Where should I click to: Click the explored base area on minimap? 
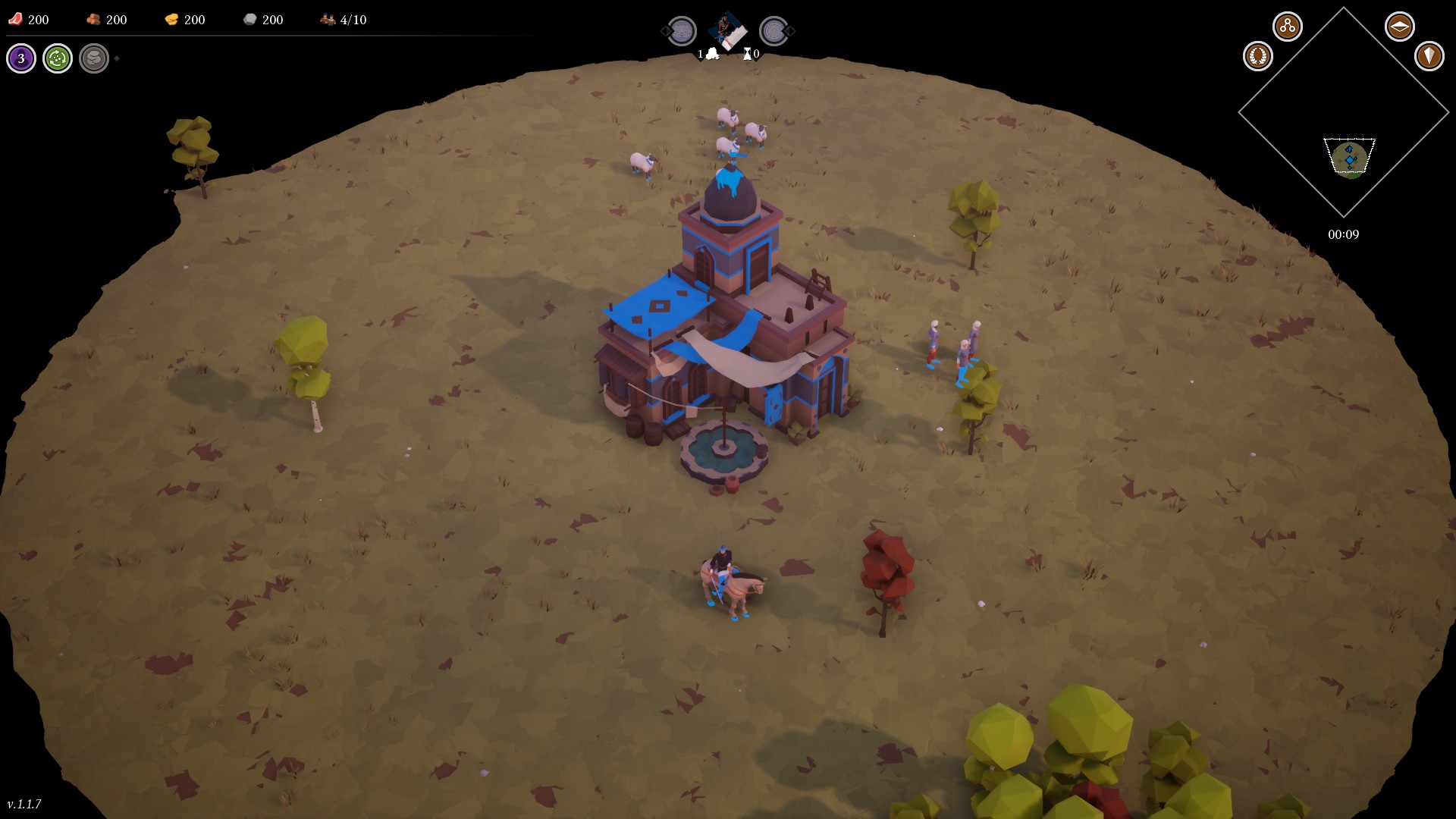click(1350, 158)
